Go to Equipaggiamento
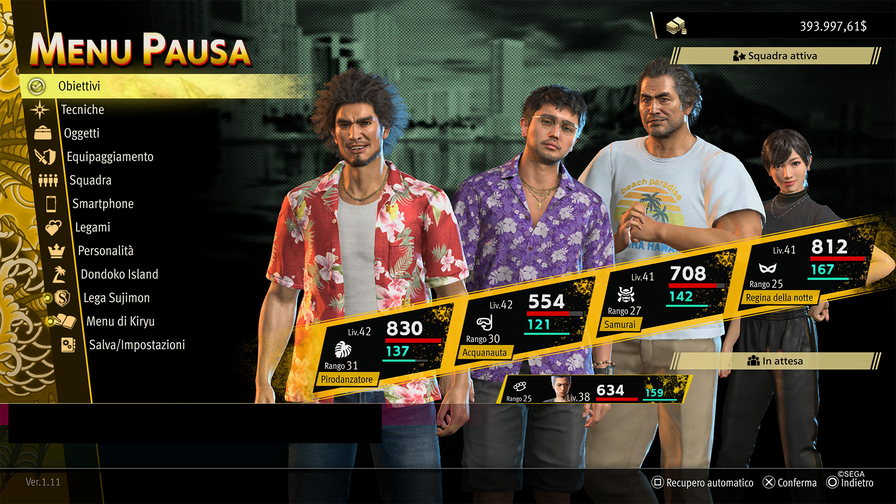The height and width of the screenshot is (504, 896). [x=109, y=157]
